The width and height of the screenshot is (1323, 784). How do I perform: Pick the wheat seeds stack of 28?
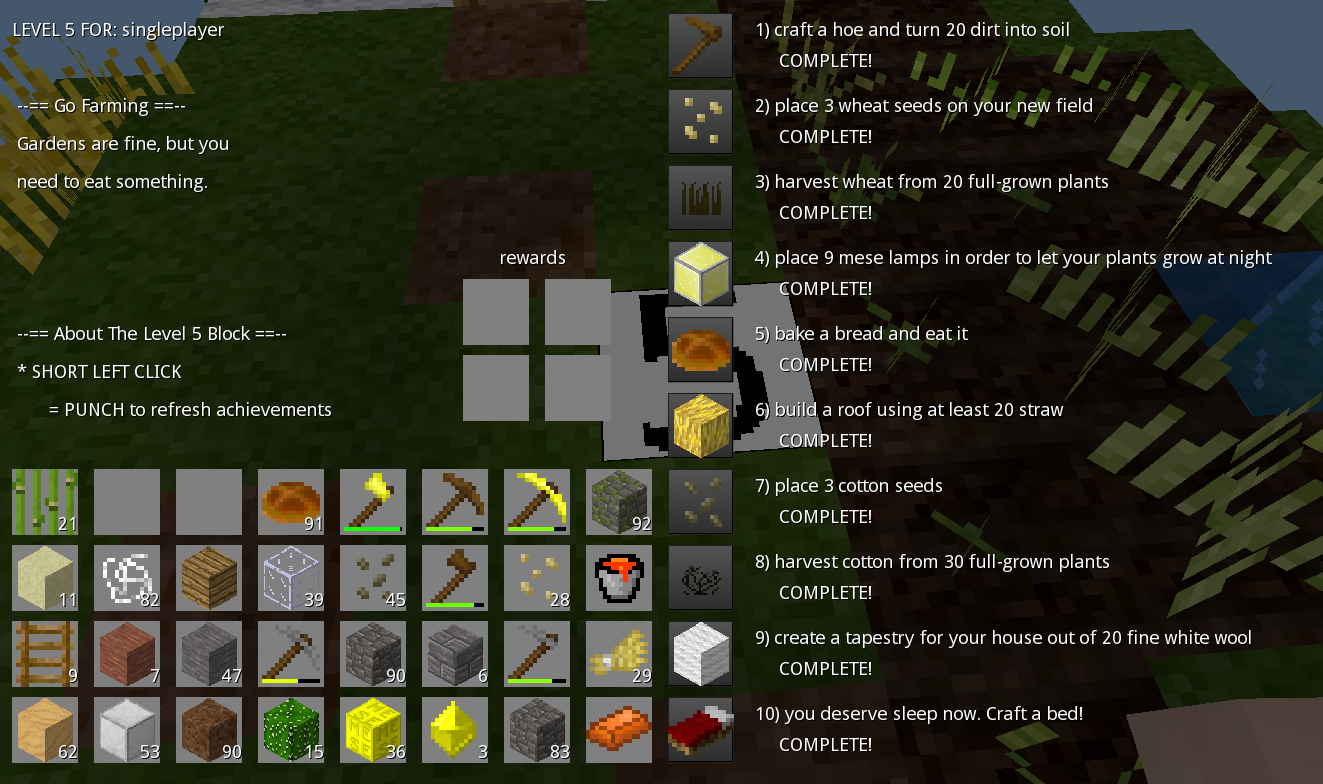coord(537,576)
